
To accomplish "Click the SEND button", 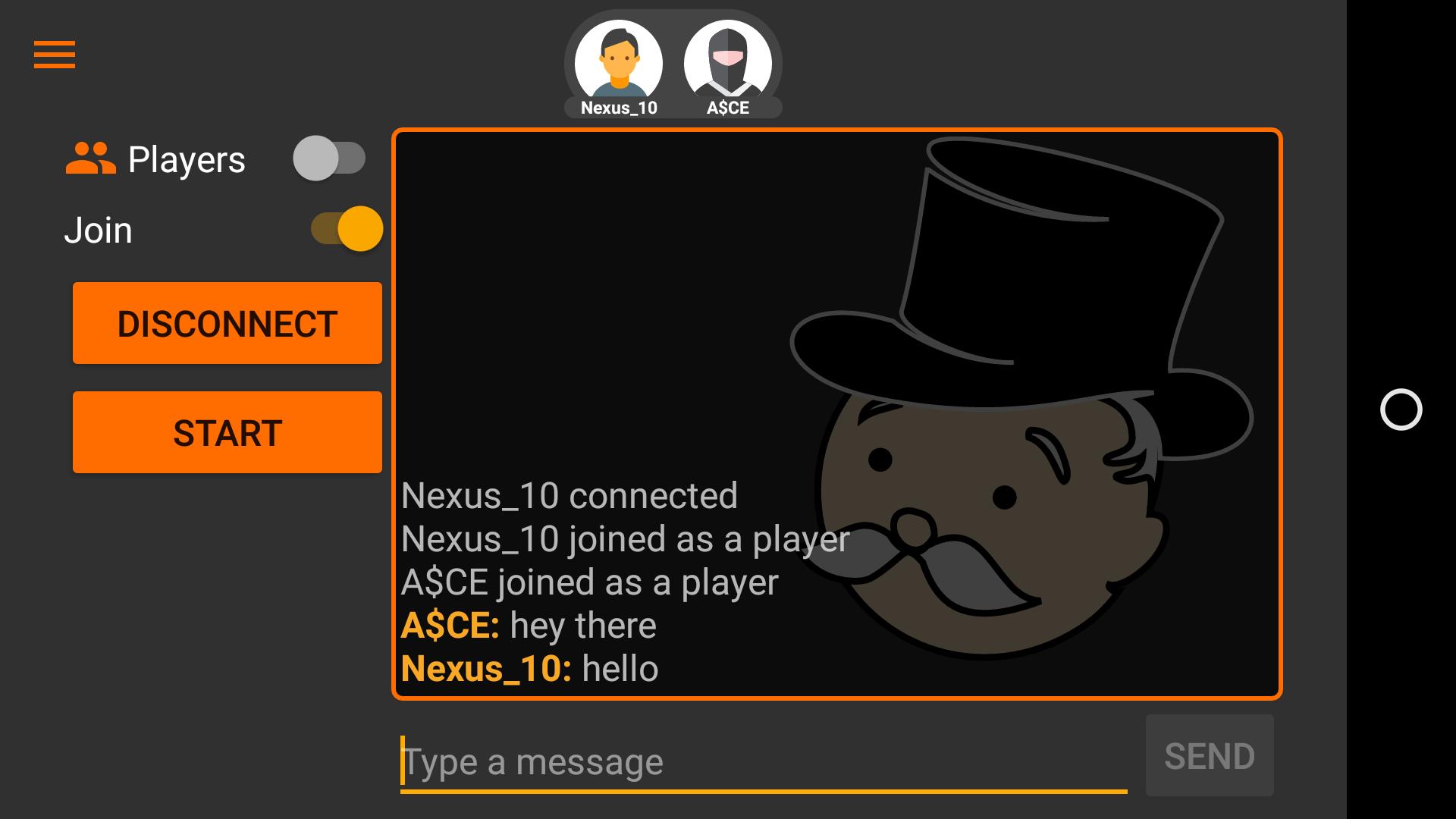I will coord(1210,755).
